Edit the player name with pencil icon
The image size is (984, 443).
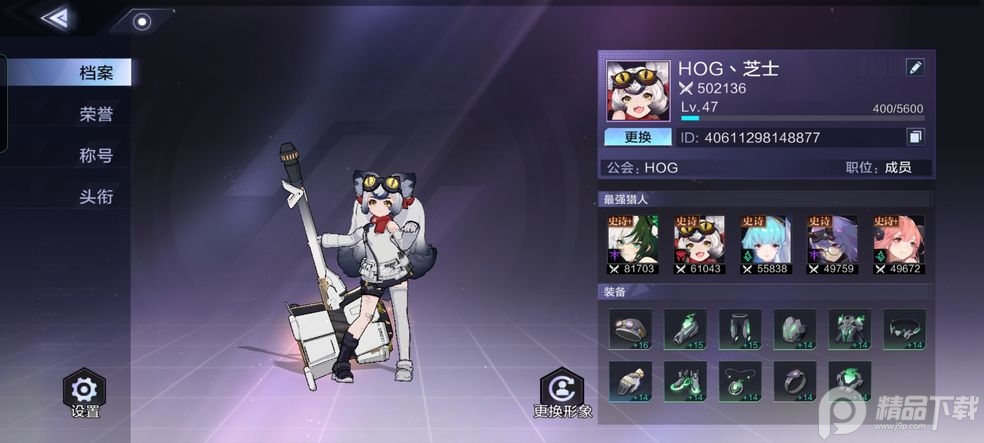coord(915,68)
